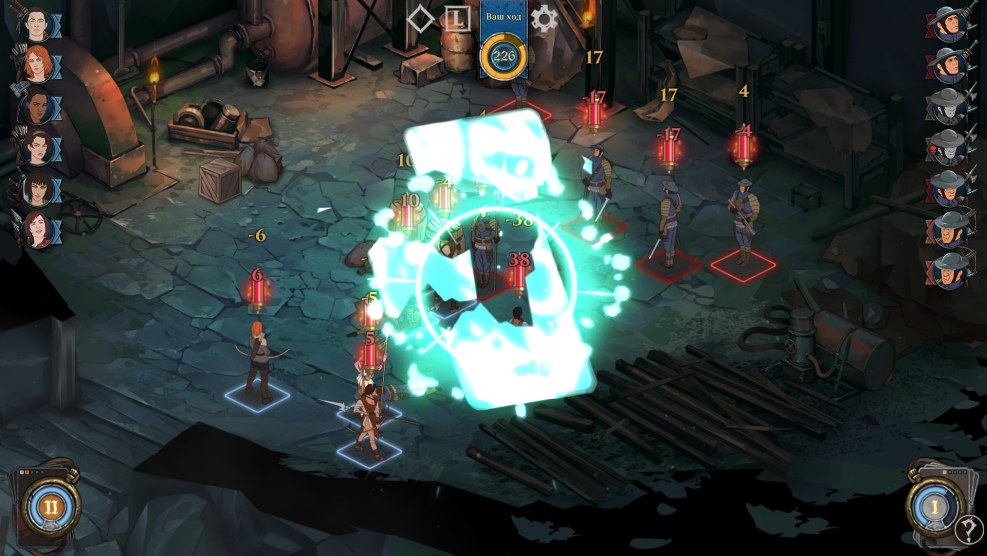
Task: Pick the portrait of the woman with a headband
Action: (x=37, y=148)
